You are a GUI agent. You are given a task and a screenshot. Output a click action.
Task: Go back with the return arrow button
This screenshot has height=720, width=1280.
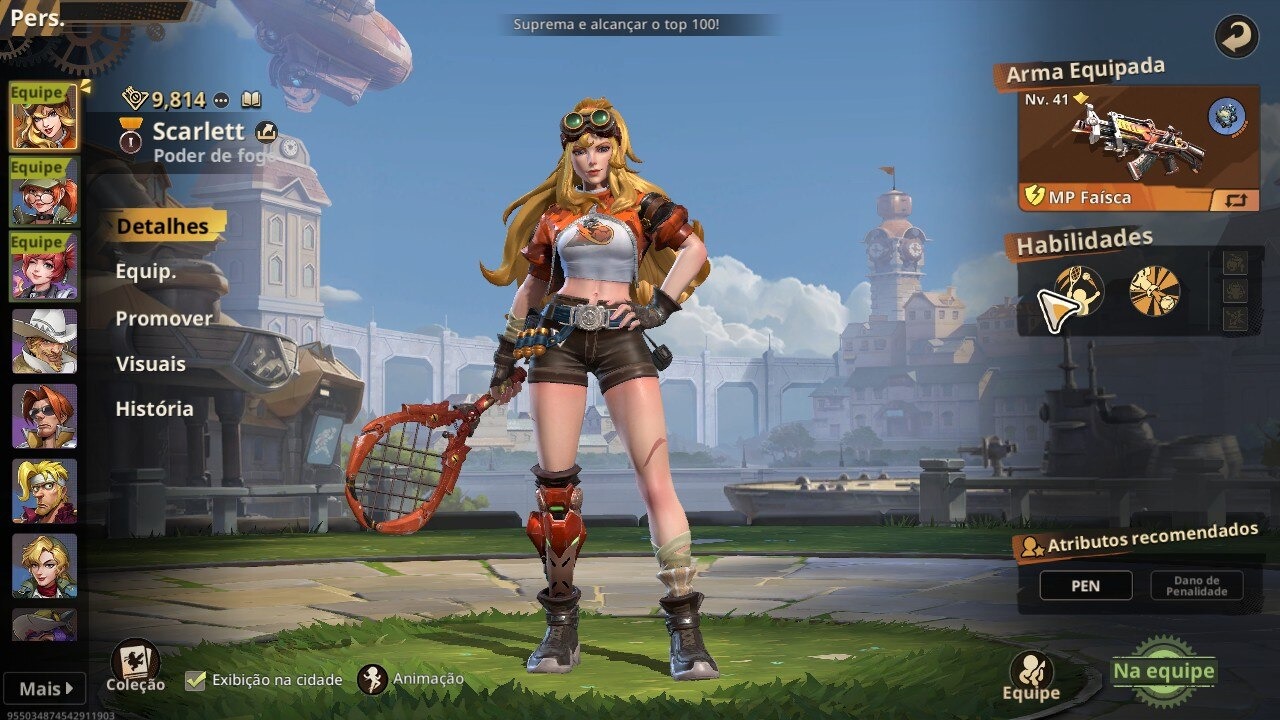click(x=1236, y=37)
